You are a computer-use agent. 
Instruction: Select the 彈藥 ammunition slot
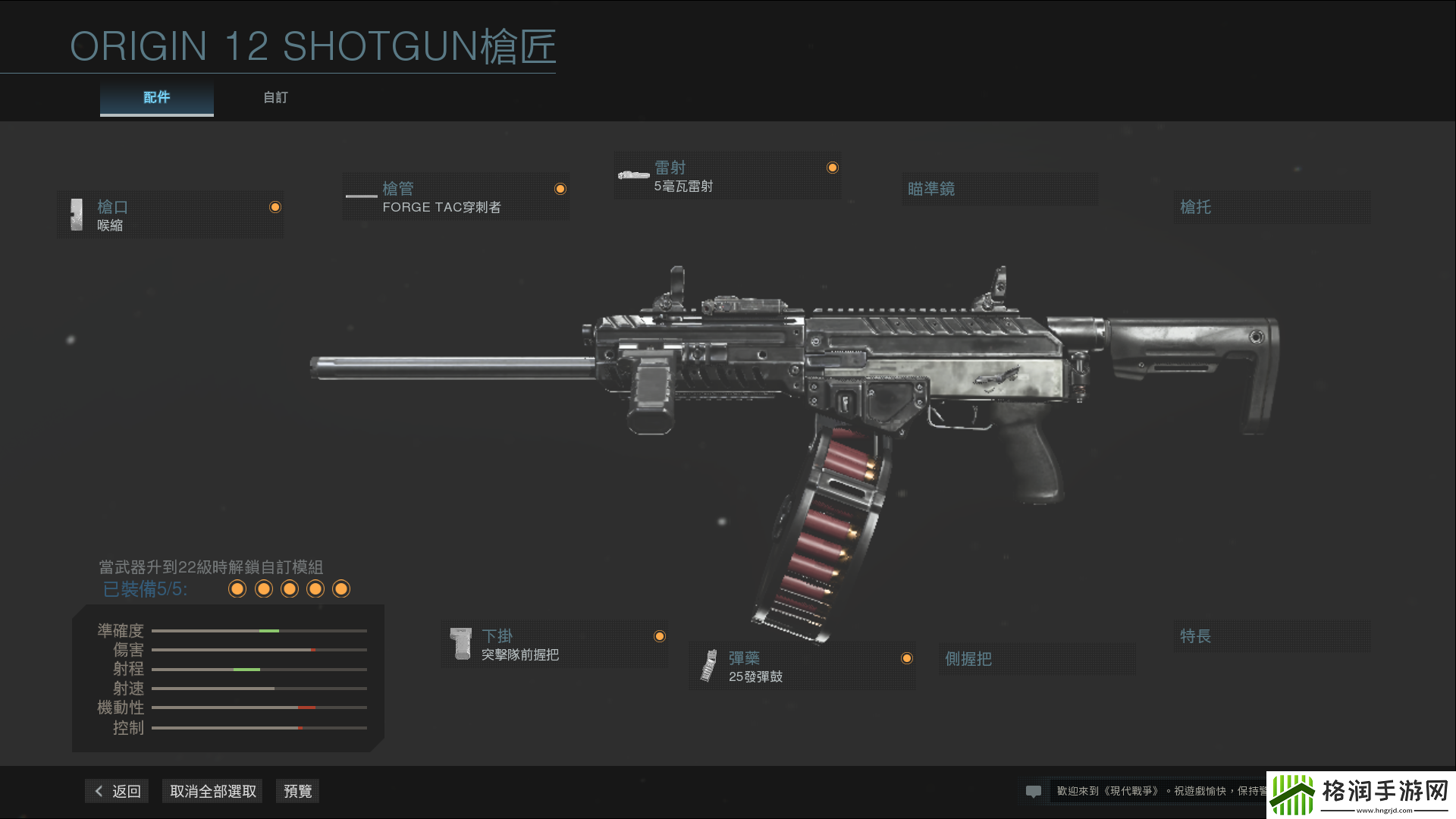pyautogui.click(x=802, y=667)
